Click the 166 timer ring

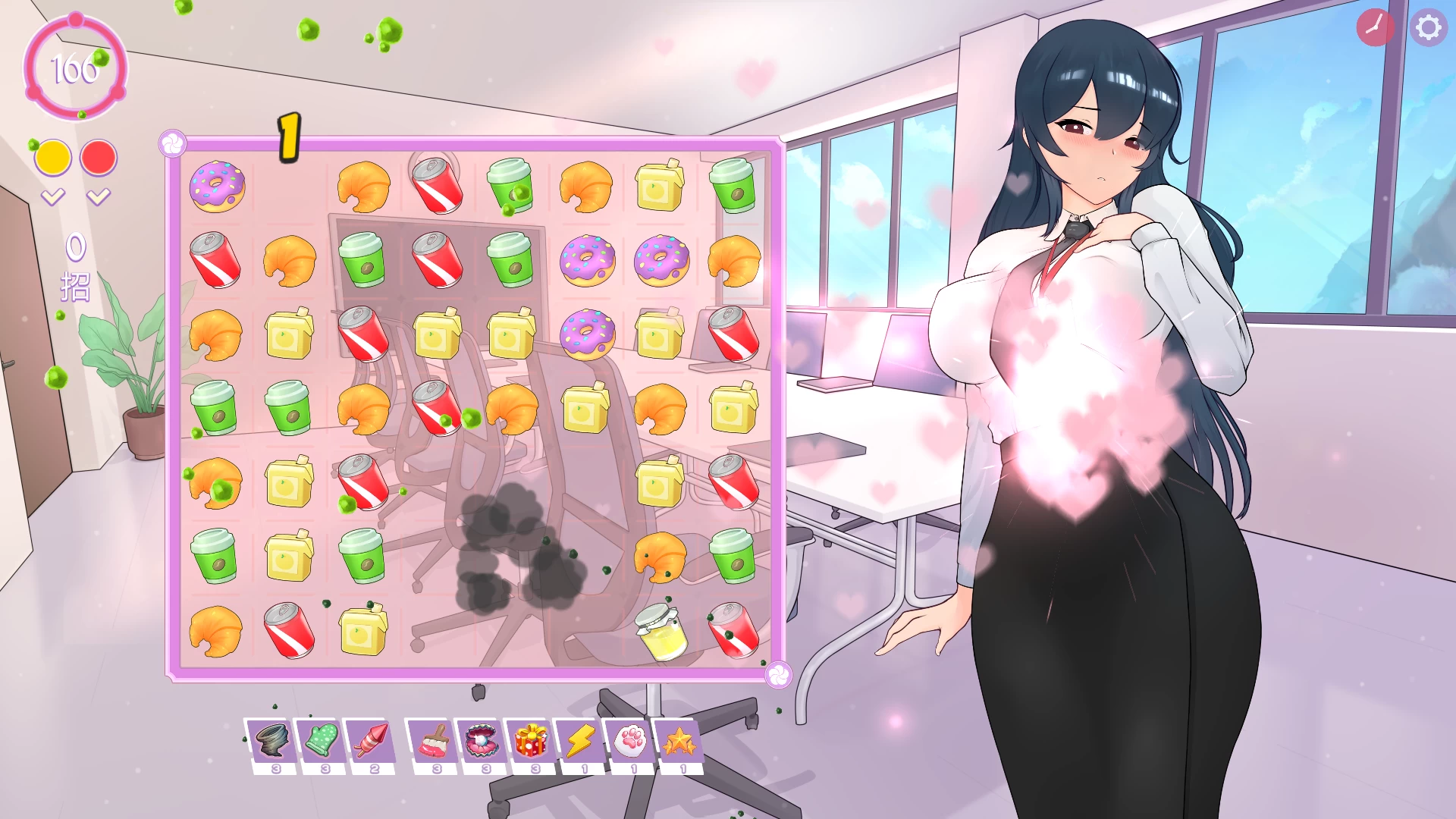(75, 70)
